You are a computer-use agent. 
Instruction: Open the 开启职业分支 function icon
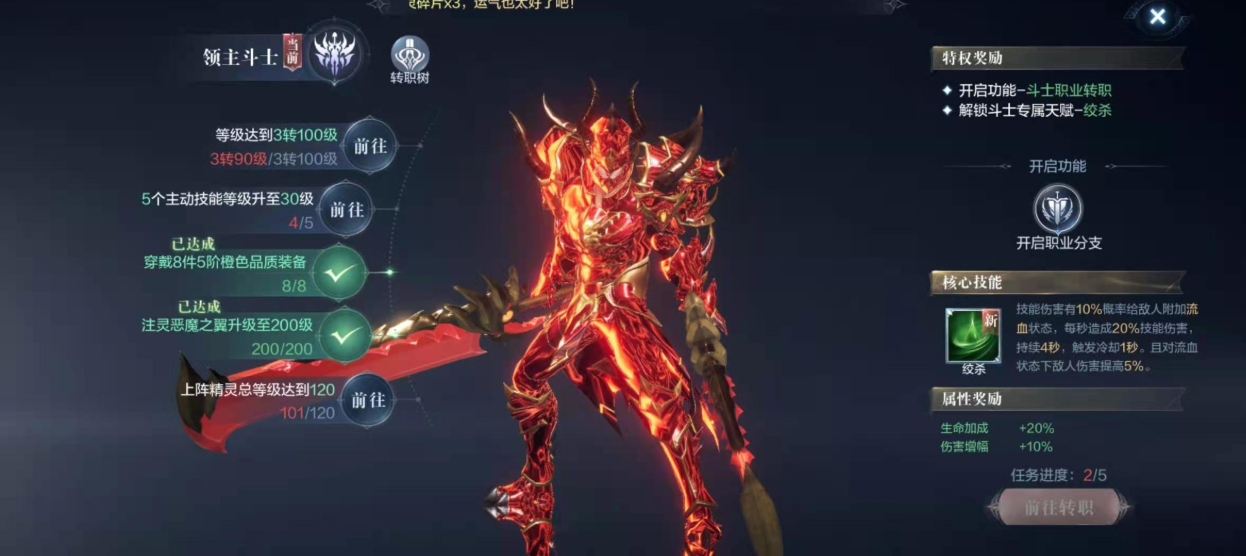[1057, 209]
